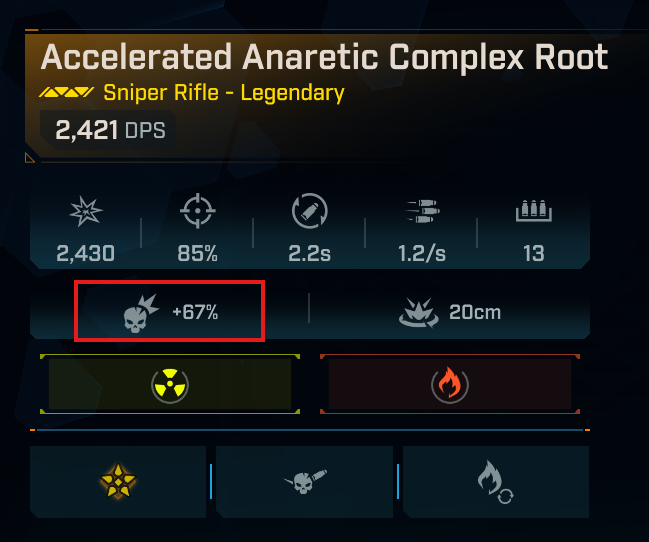649x542 pixels.
Task: Click the gold star perk slot
Action: [x=119, y=483]
